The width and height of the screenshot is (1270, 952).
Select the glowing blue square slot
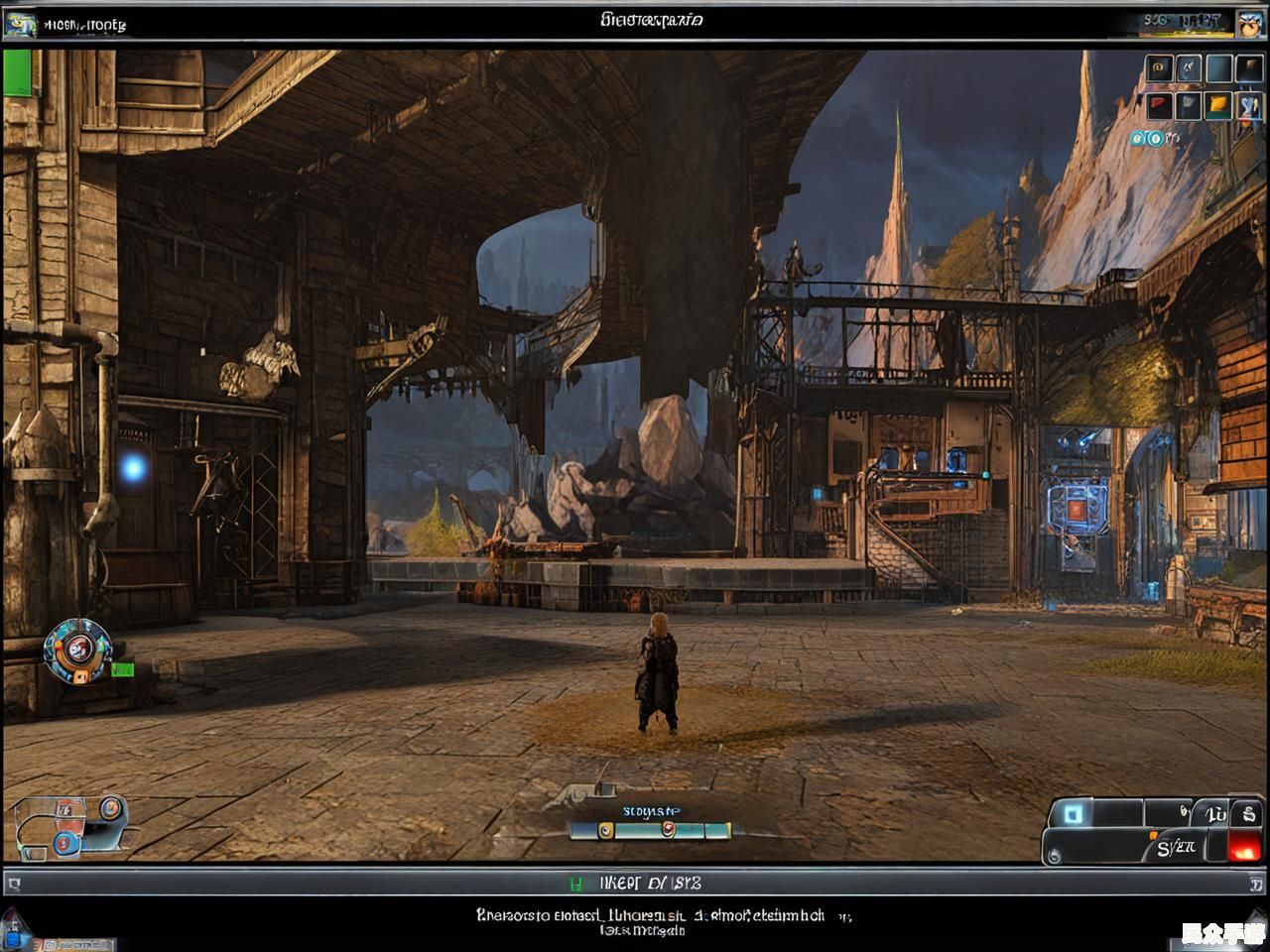pyautogui.click(x=1074, y=814)
